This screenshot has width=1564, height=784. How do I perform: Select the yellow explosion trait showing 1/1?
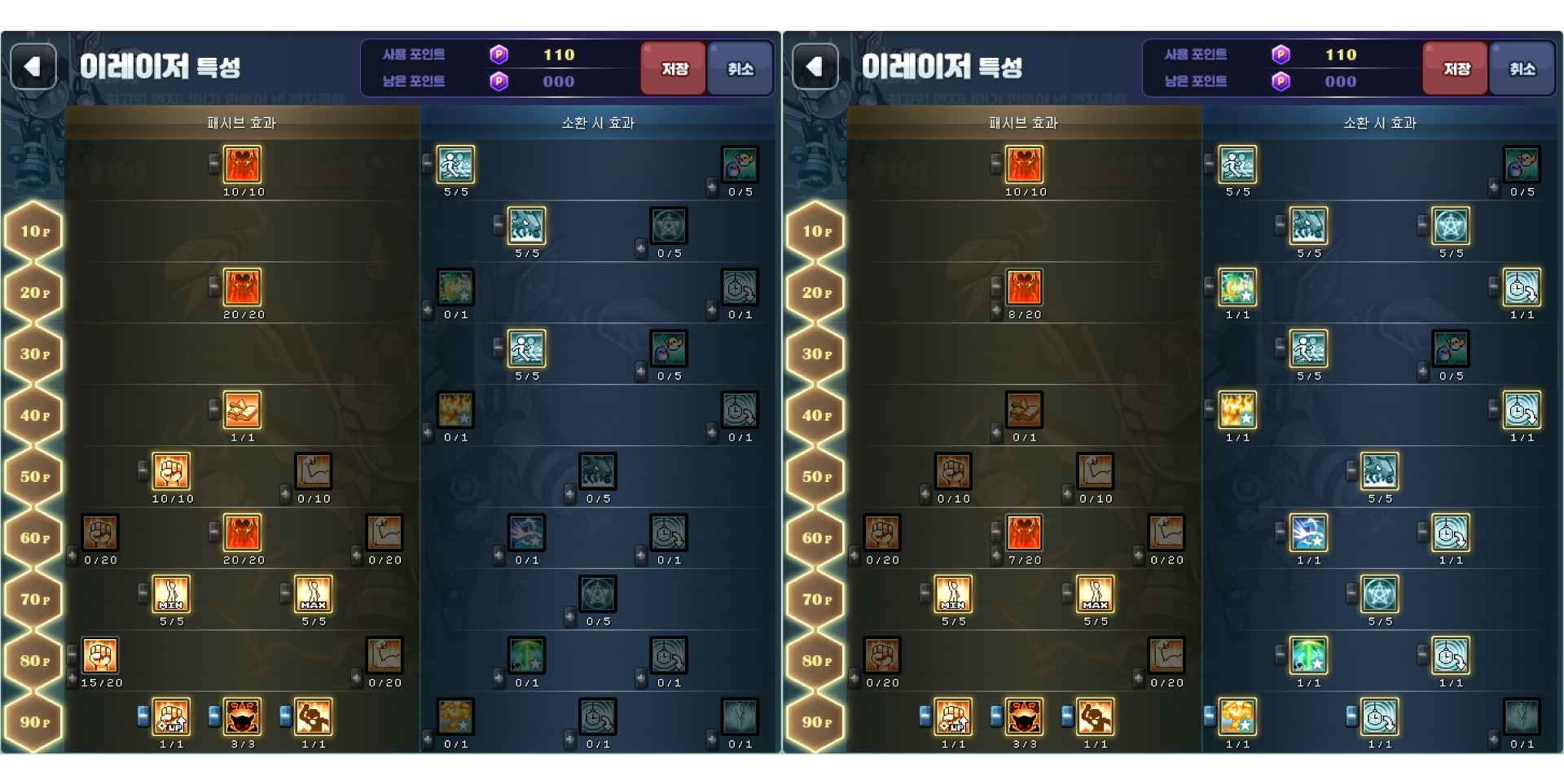[1237, 410]
